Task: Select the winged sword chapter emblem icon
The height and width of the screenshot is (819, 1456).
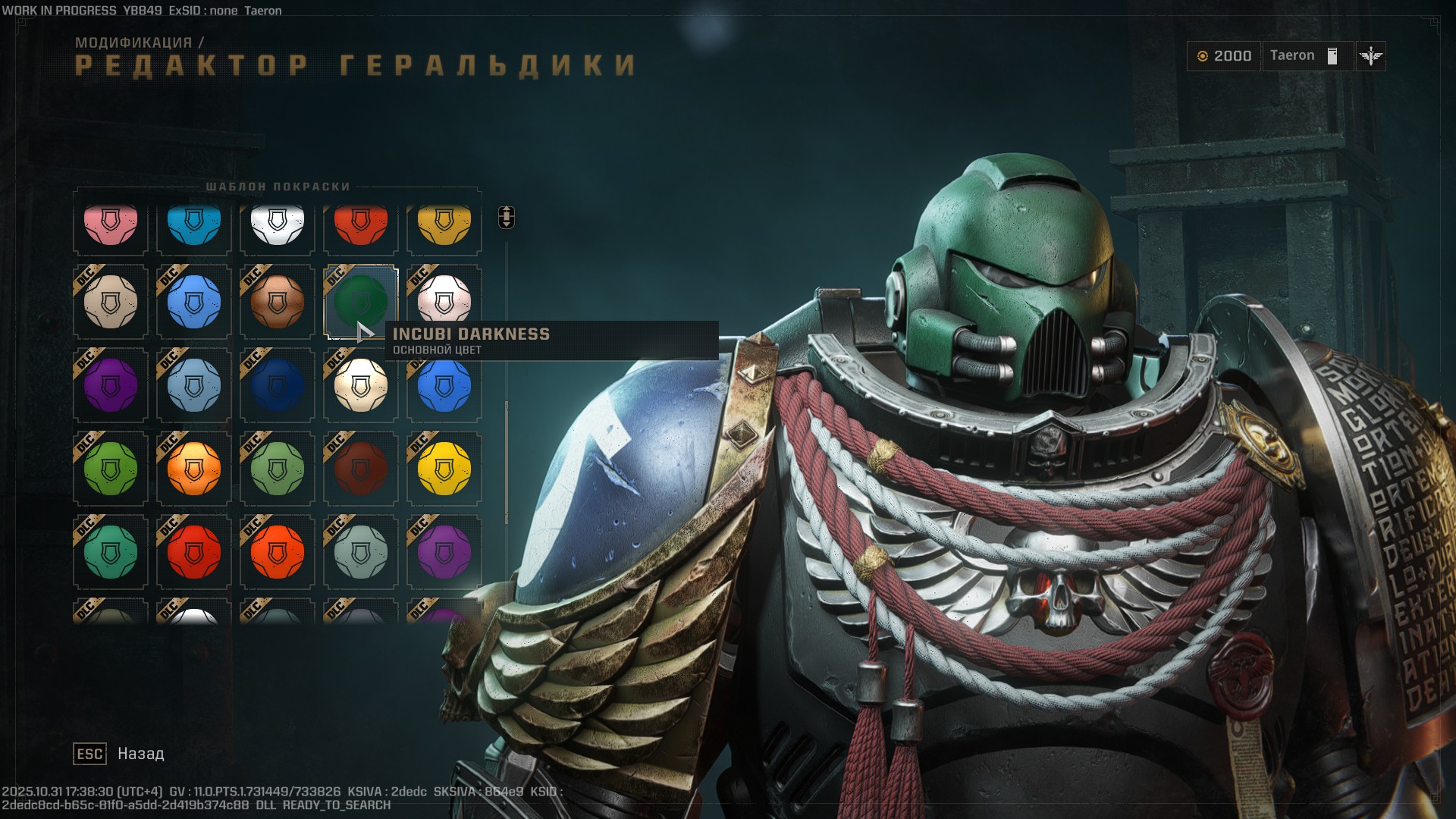Action: point(1371,55)
